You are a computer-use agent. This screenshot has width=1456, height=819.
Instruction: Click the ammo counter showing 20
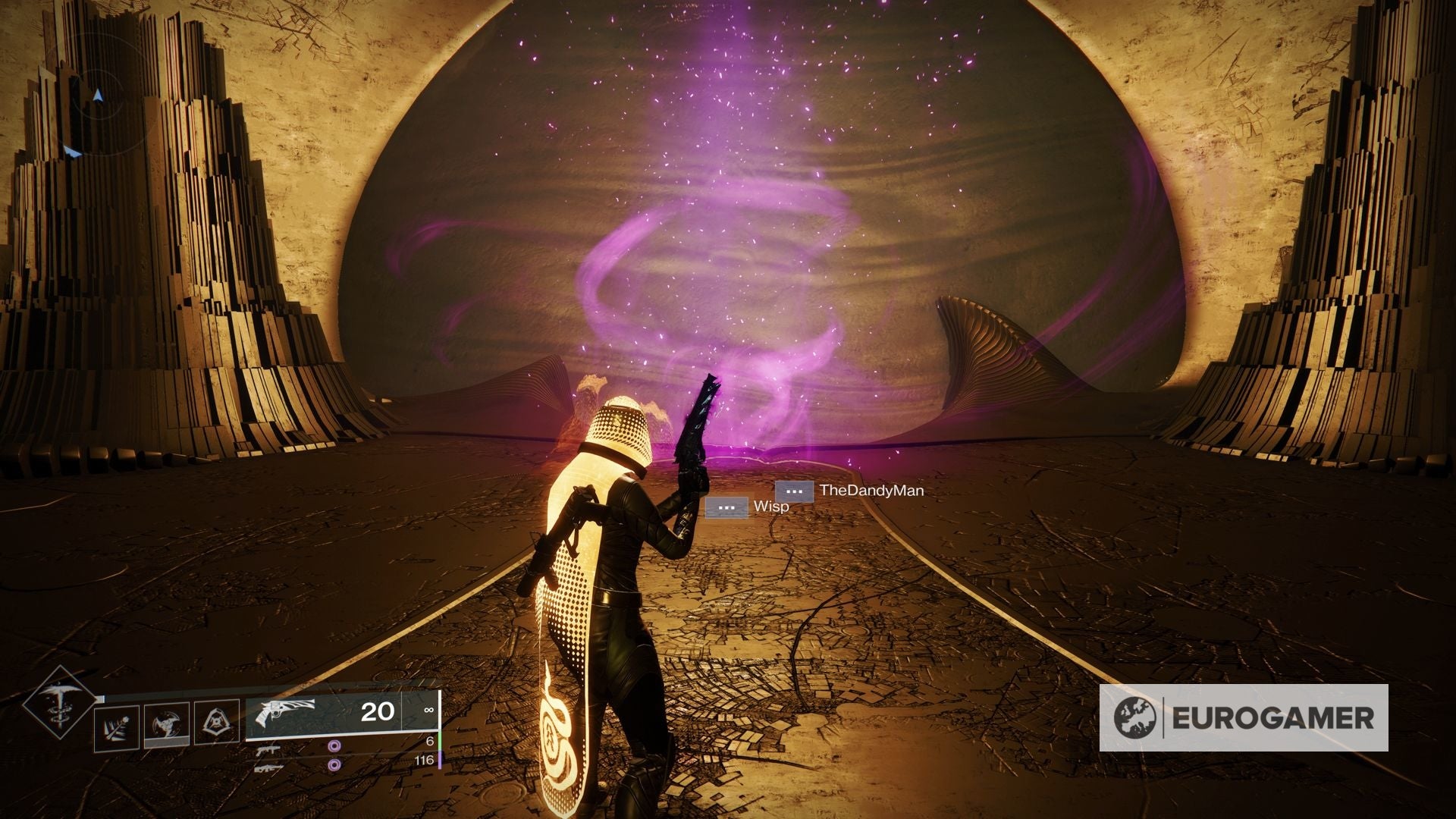point(378,713)
